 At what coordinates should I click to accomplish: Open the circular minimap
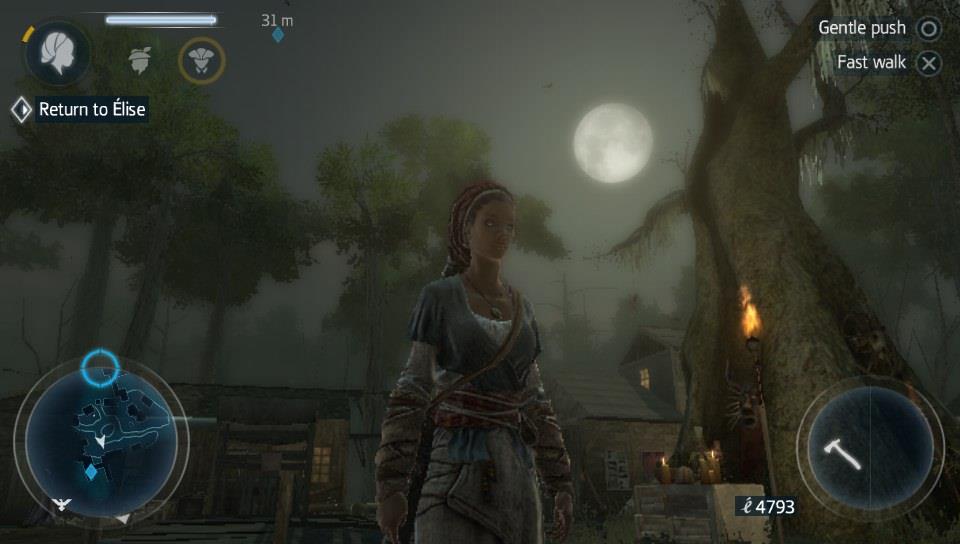pyautogui.click(x=101, y=439)
